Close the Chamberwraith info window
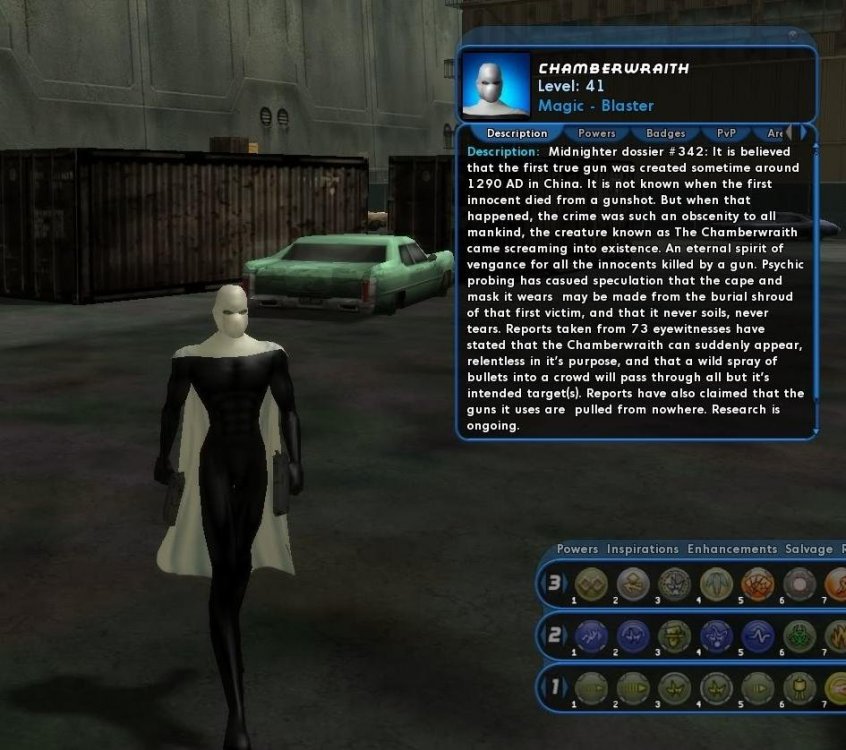This screenshot has width=846, height=750. pyautogui.click(x=792, y=36)
